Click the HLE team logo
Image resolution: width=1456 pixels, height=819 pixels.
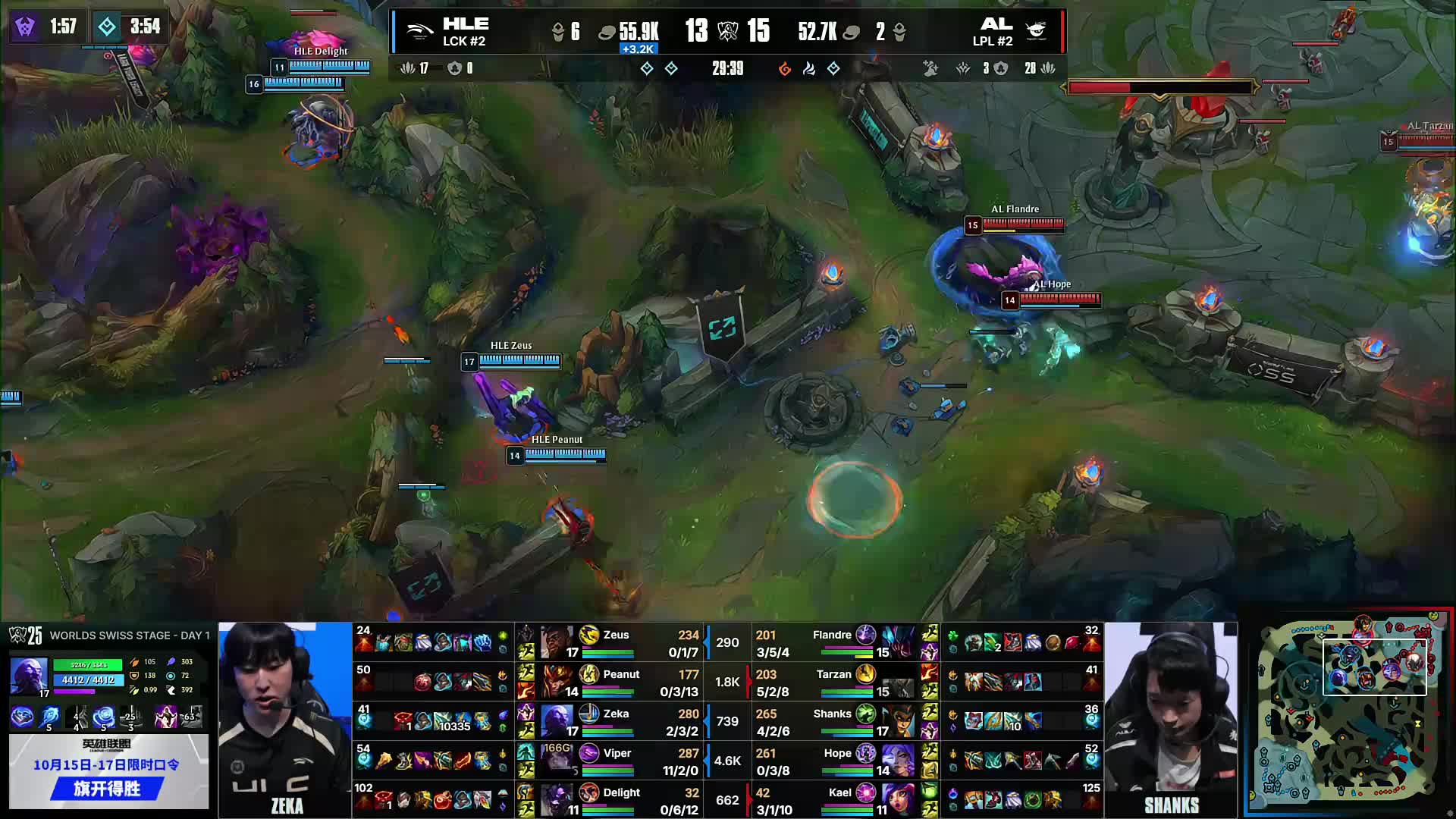coord(421,30)
